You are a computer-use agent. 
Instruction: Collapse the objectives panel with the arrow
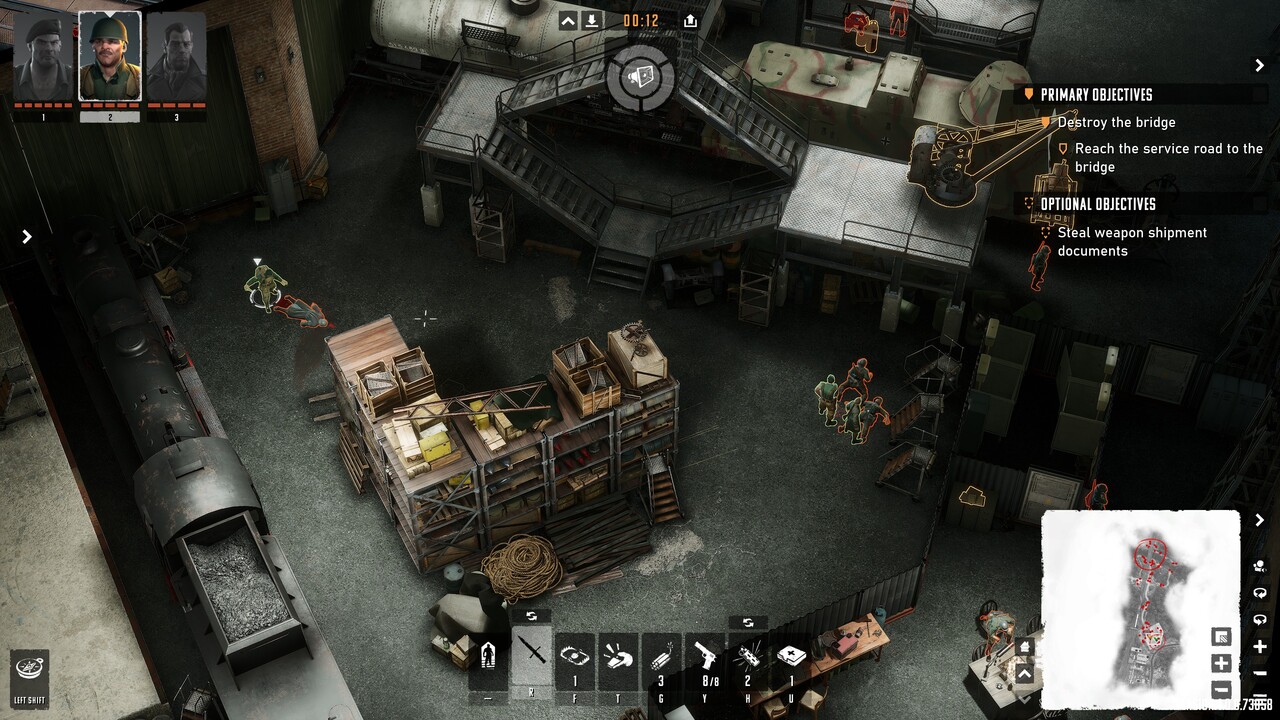coord(1259,65)
